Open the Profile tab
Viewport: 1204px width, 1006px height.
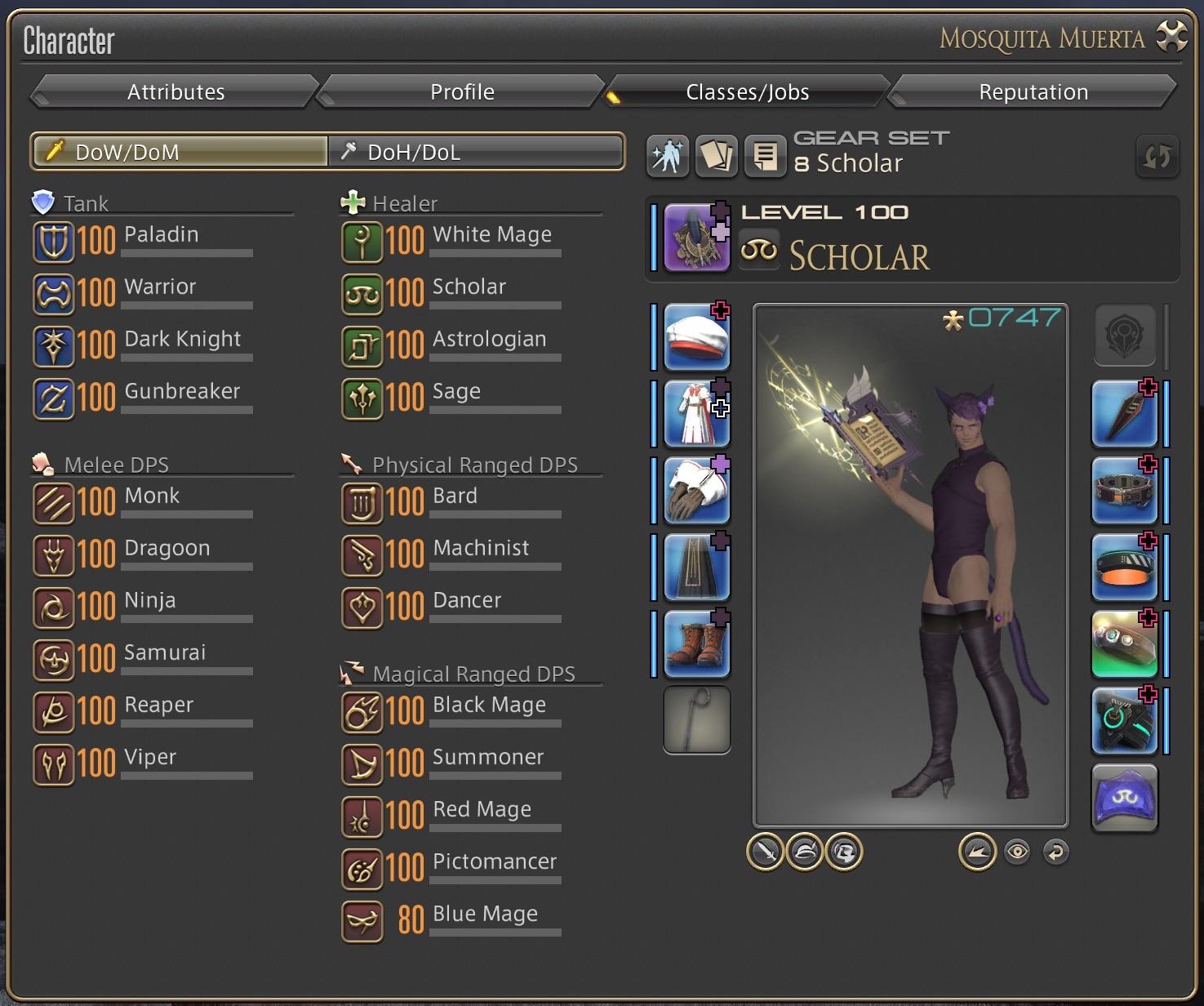pyautogui.click(x=462, y=91)
